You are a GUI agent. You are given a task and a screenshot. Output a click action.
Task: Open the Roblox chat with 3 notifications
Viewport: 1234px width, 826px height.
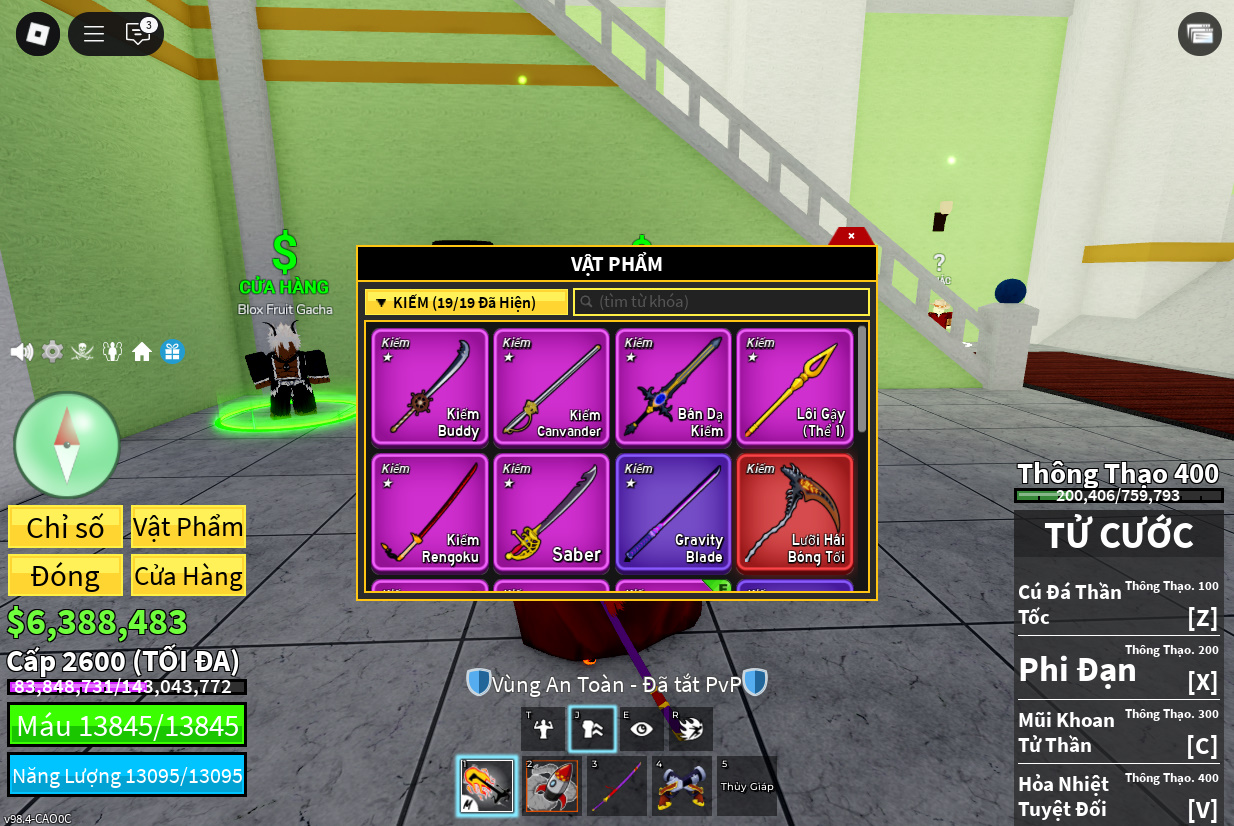[x=138, y=34]
